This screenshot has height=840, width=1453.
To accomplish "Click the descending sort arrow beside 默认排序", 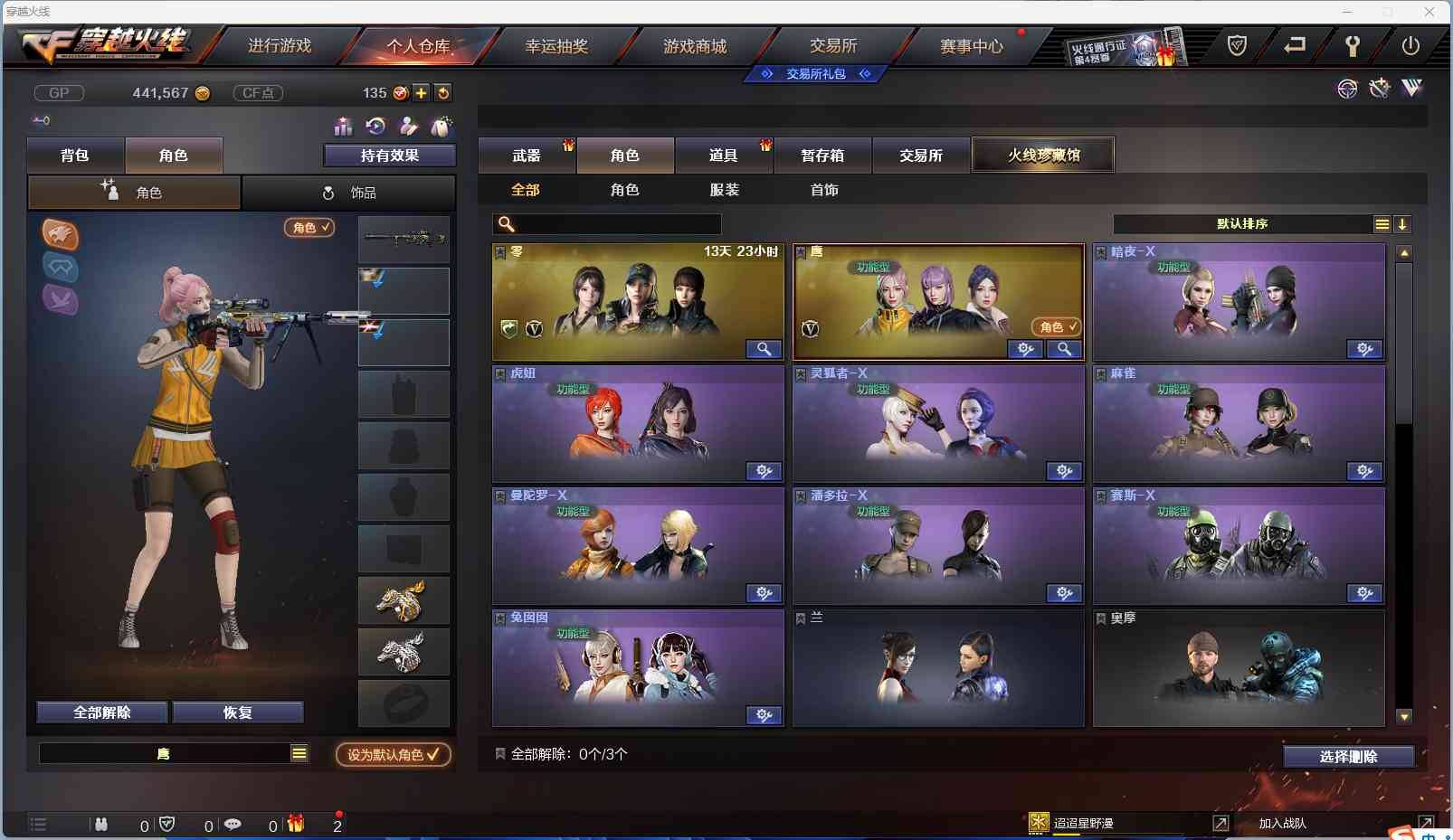I will click(x=1403, y=223).
